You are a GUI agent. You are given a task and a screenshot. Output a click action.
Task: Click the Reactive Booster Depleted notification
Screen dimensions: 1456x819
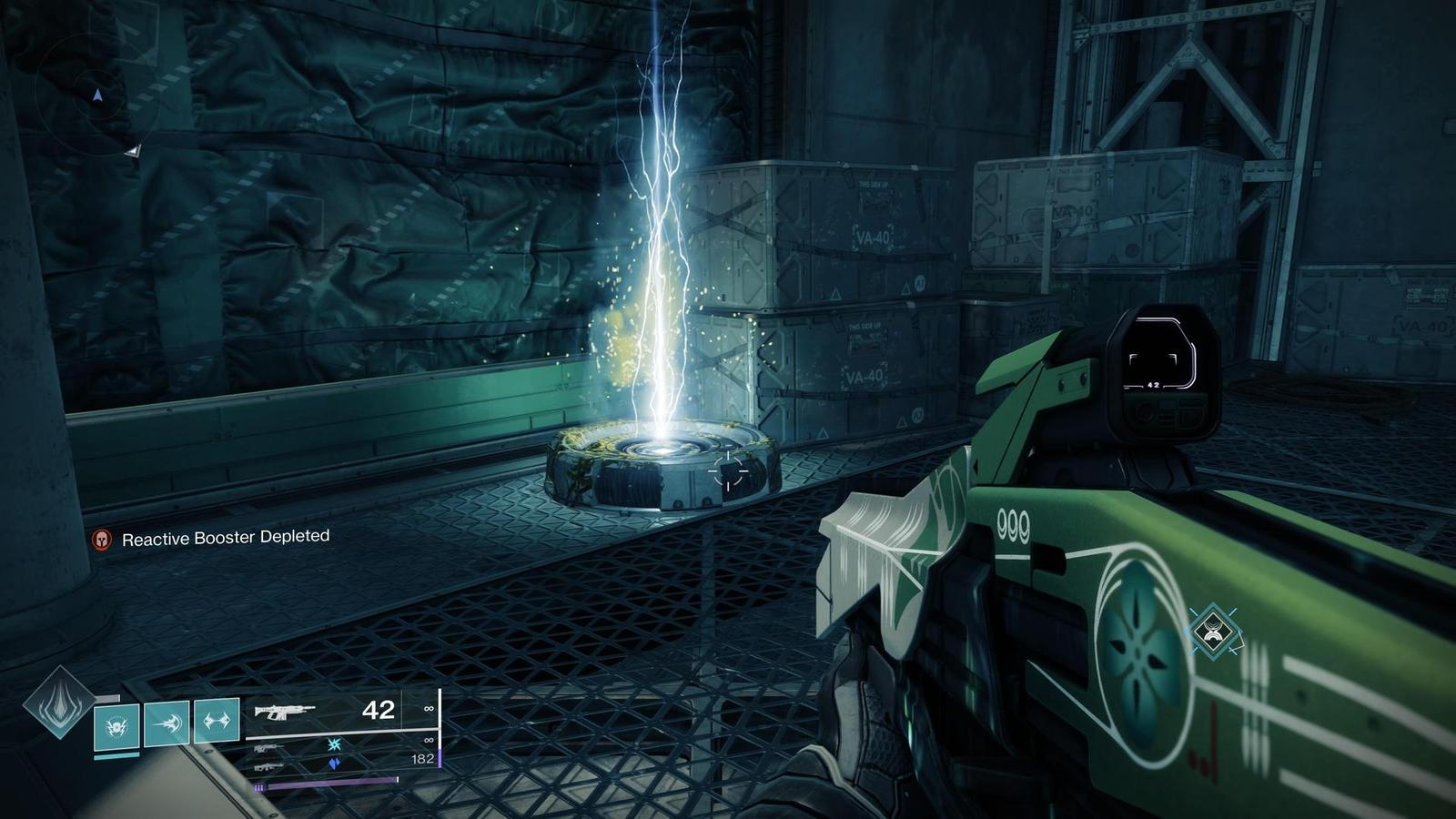[225, 538]
